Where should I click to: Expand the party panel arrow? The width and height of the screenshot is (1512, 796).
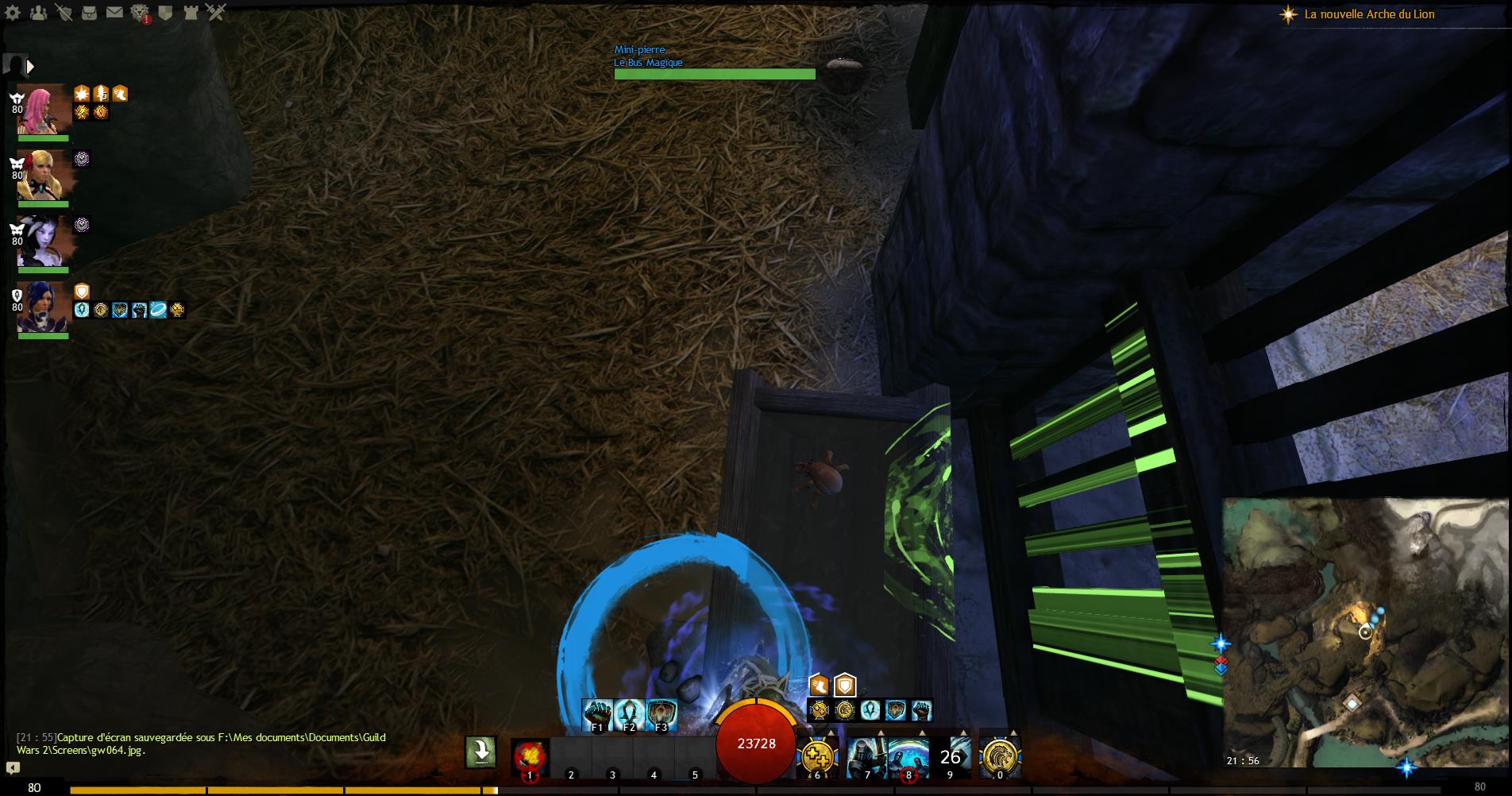[30, 67]
